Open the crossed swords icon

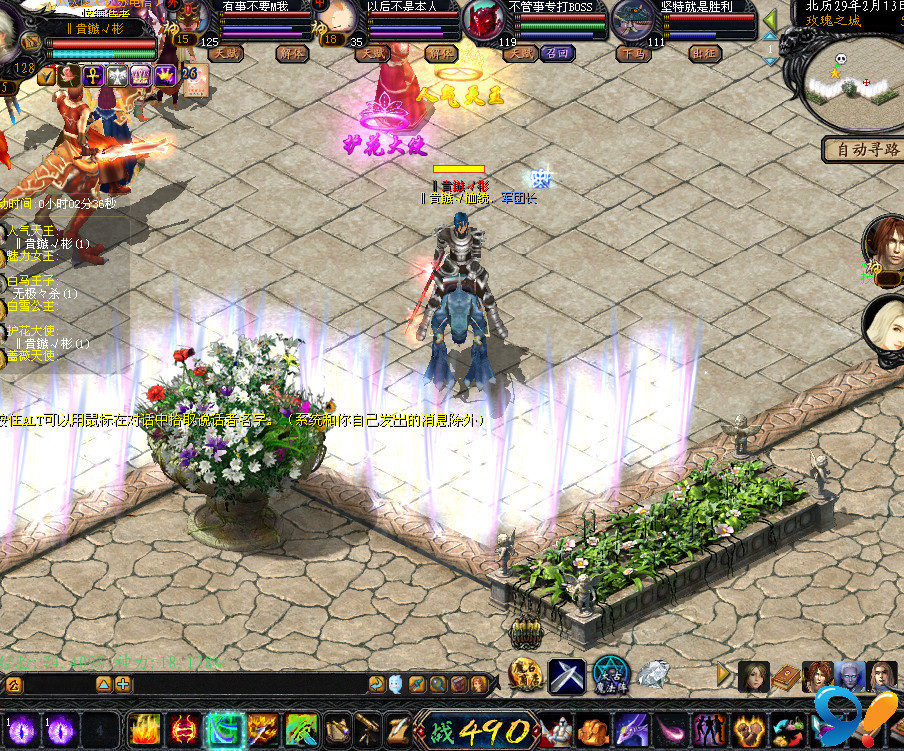point(567,675)
